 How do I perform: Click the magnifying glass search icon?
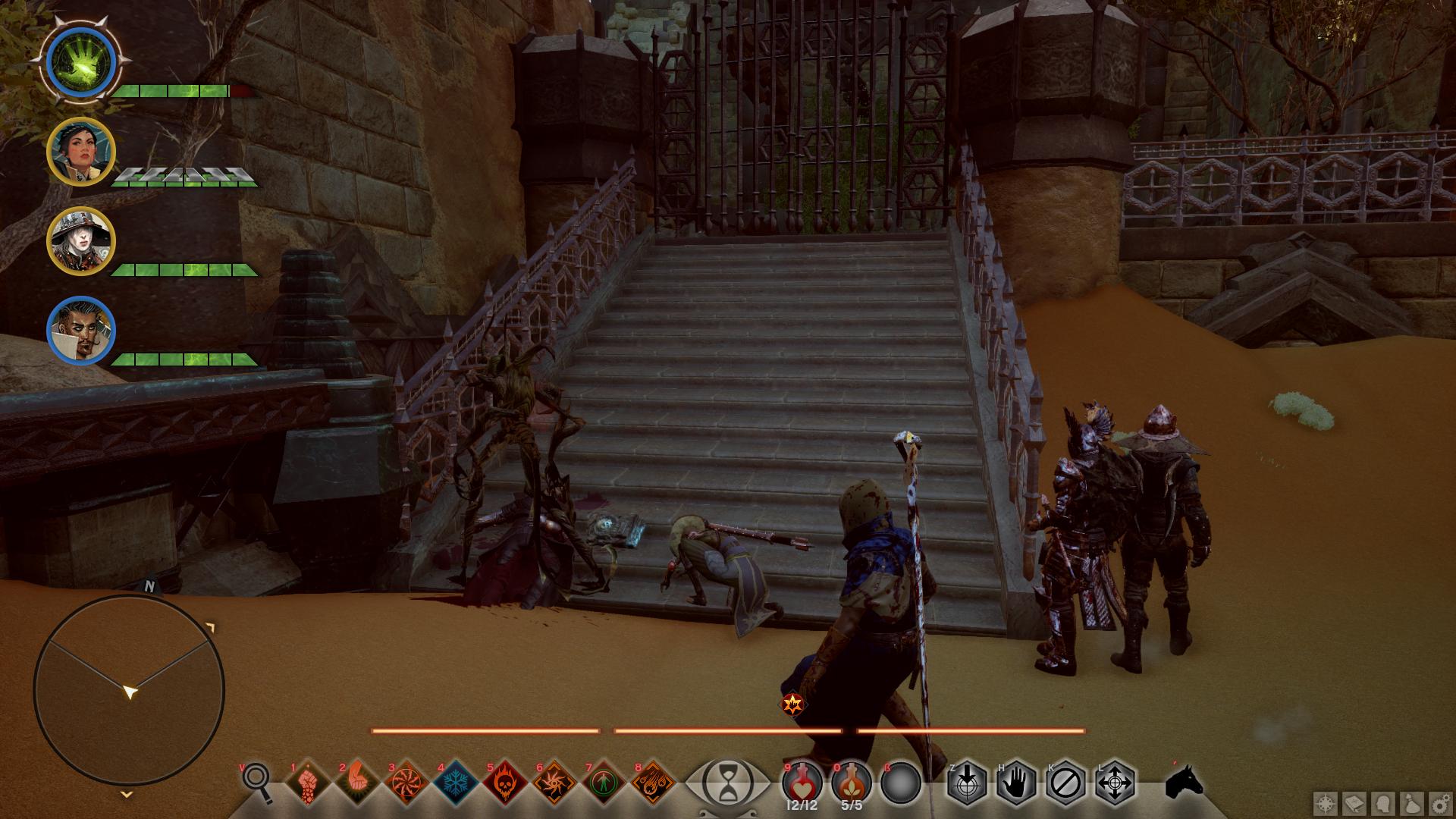tap(257, 782)
